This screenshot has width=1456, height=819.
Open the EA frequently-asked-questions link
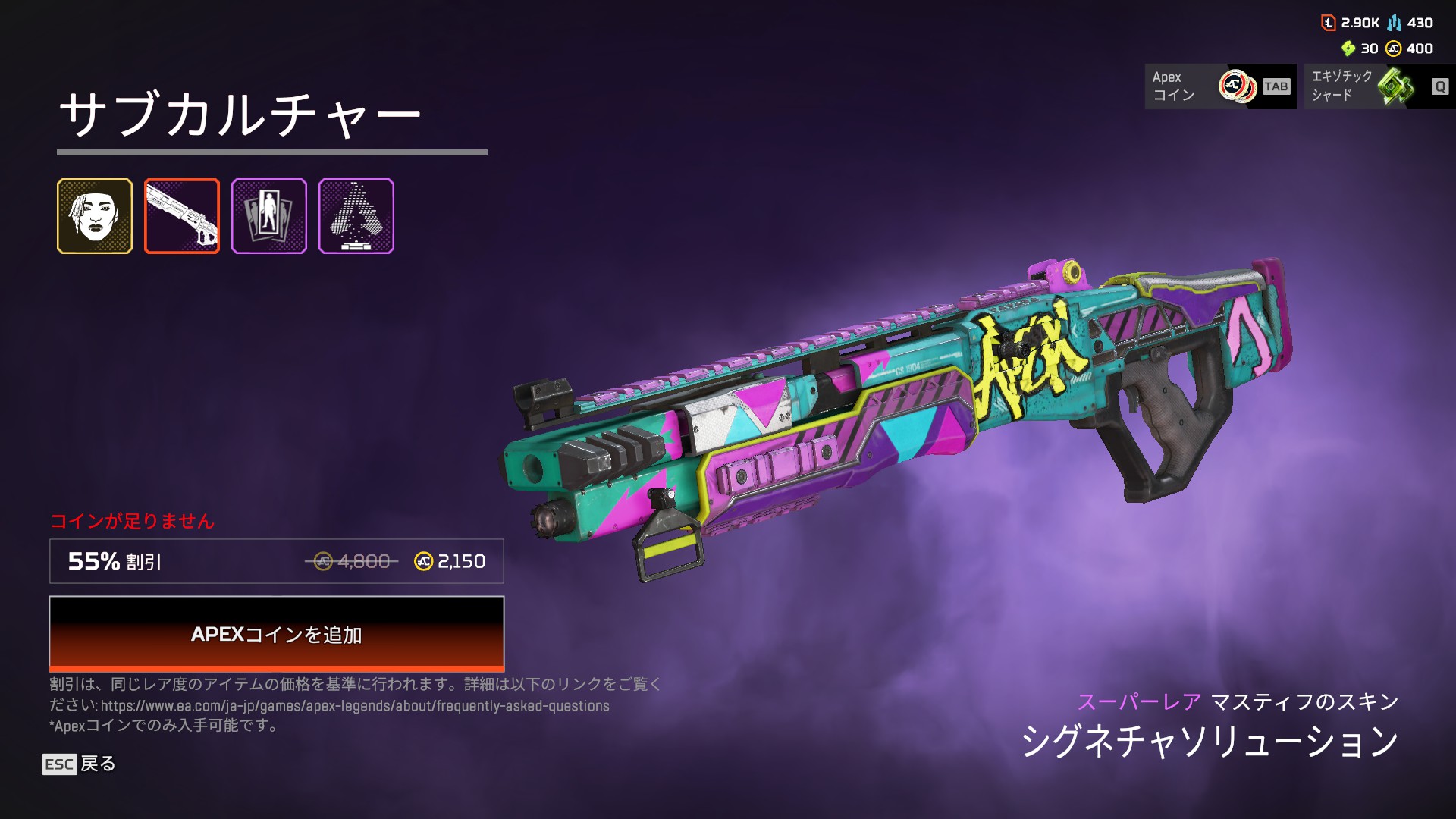point(355,706)
